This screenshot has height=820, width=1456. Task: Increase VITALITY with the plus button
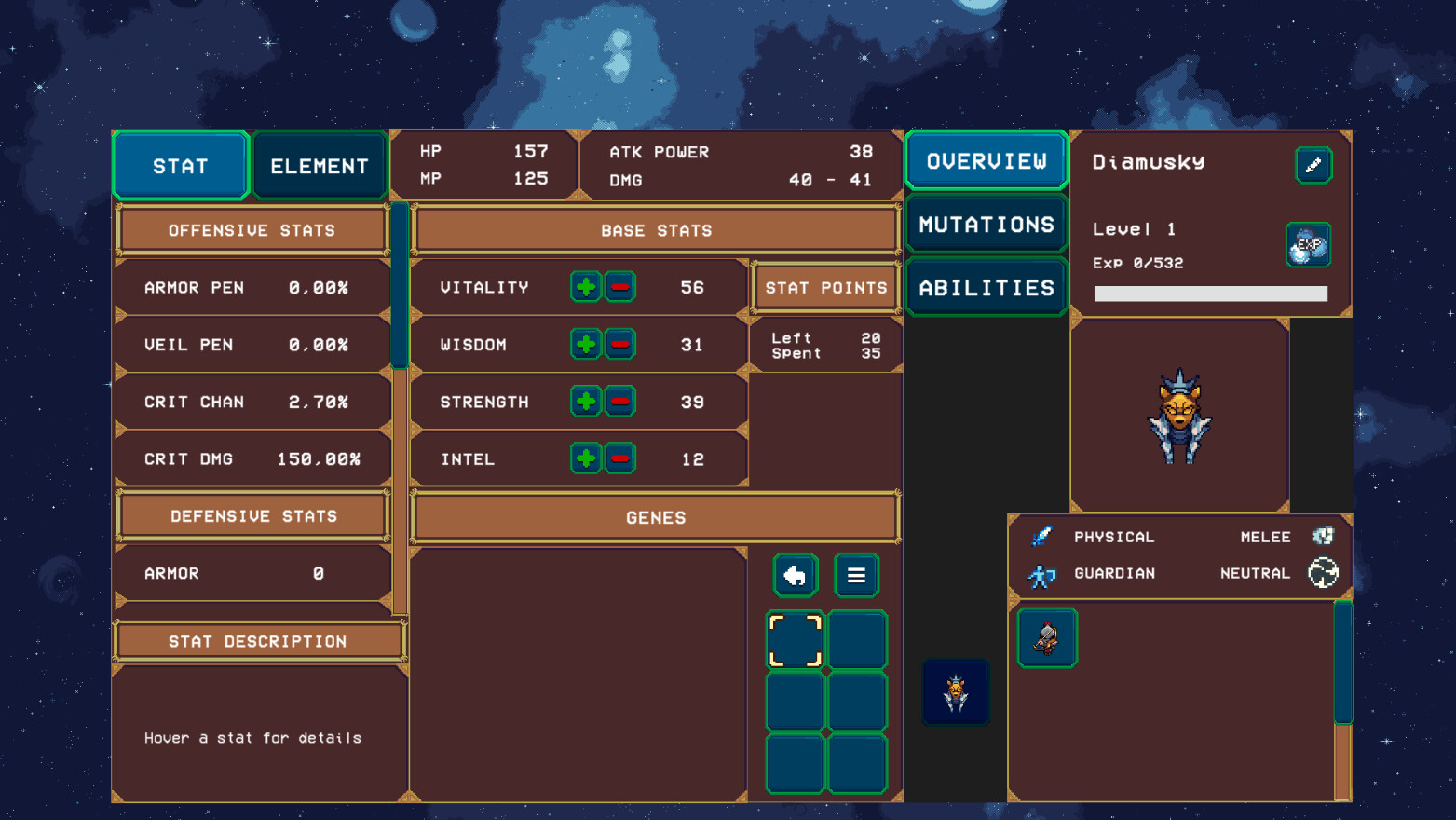585,287
